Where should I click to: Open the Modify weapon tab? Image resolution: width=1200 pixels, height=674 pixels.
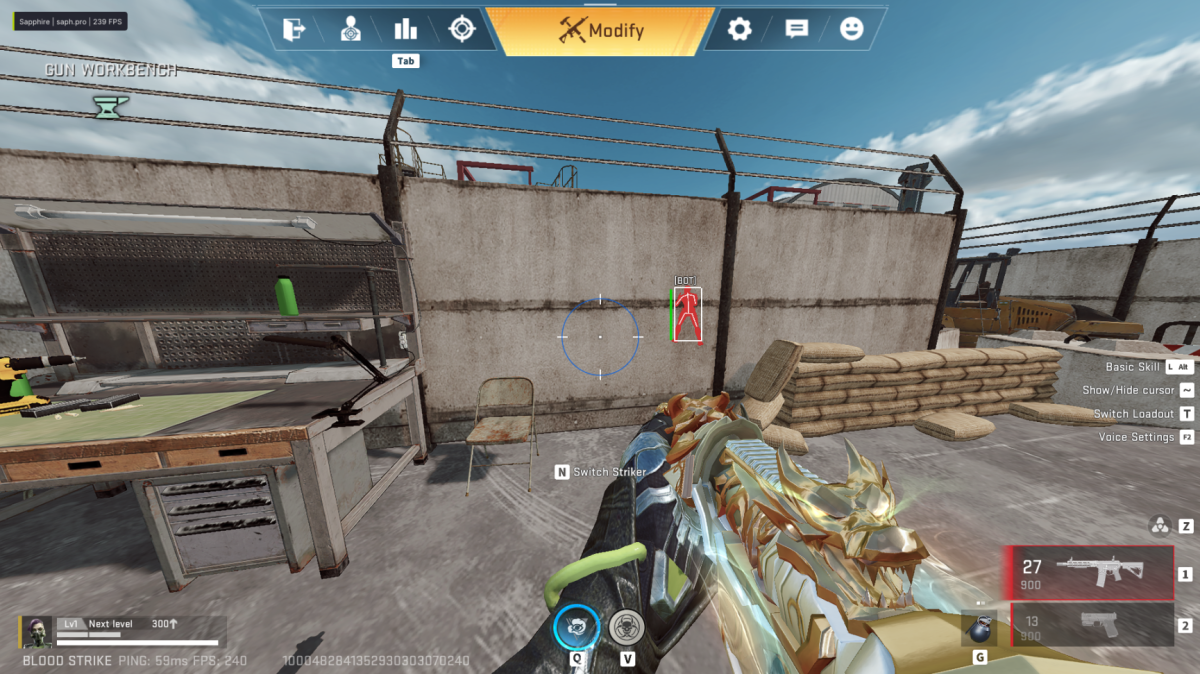[x=602, y=31]
